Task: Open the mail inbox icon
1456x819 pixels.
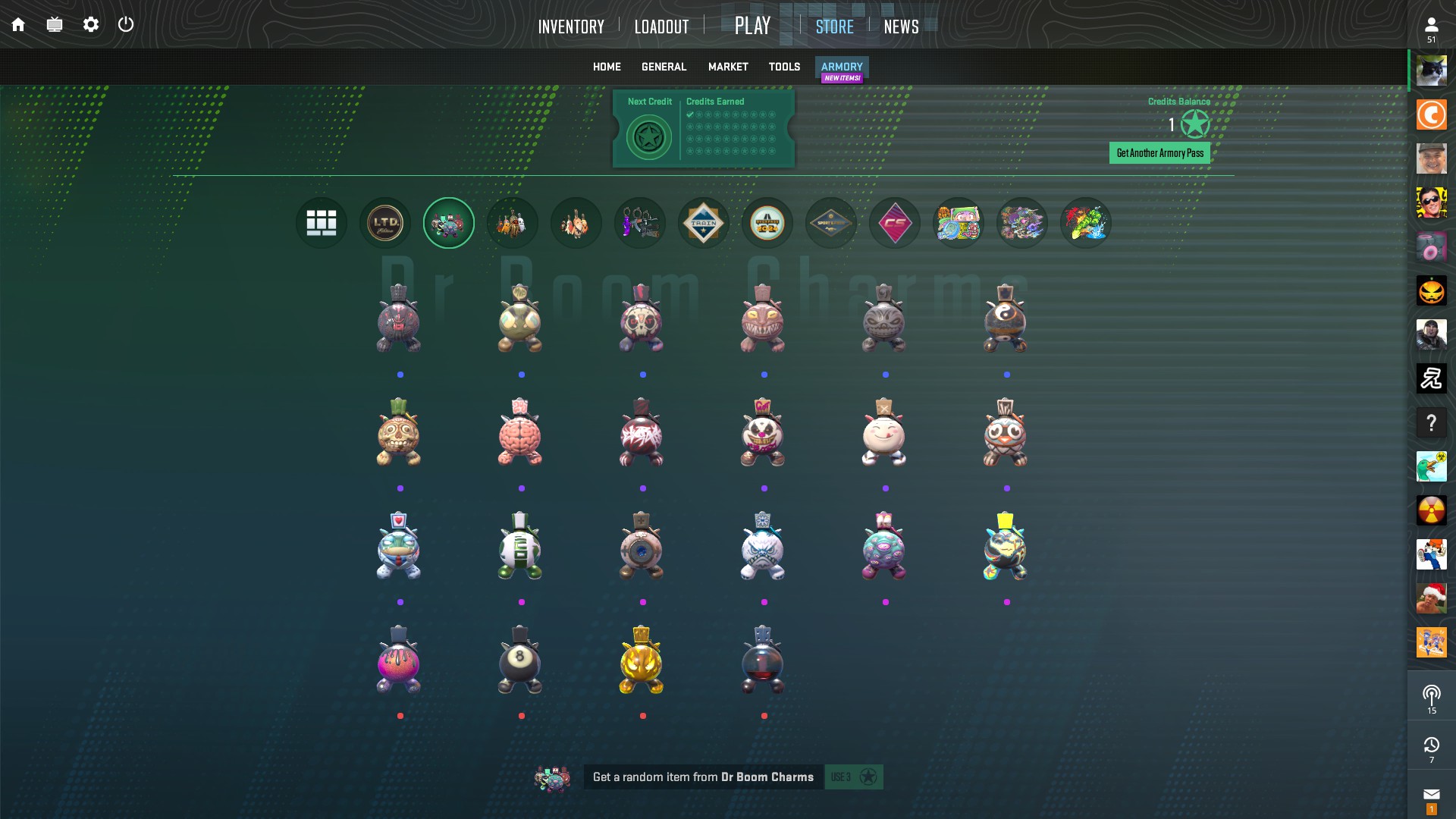Action: coord(1431,795)
